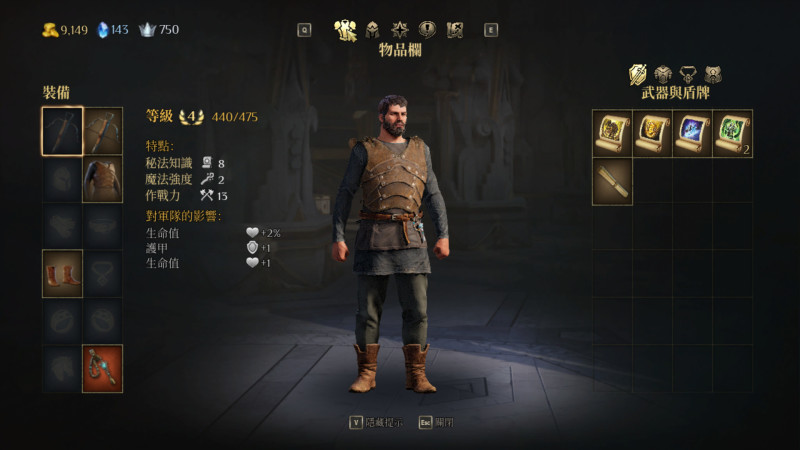
Task: Select the green scroll stacked with 2
Action: point(732,133)
